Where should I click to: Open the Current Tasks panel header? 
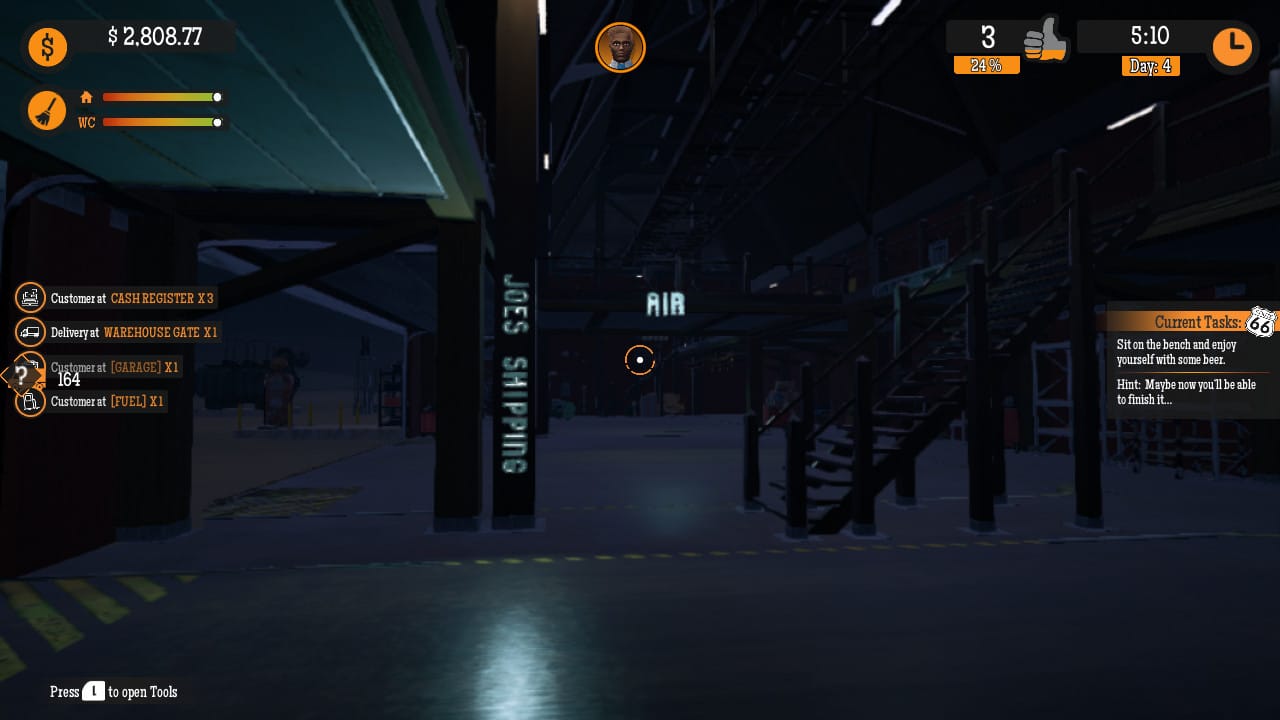tap(1197, 322)
